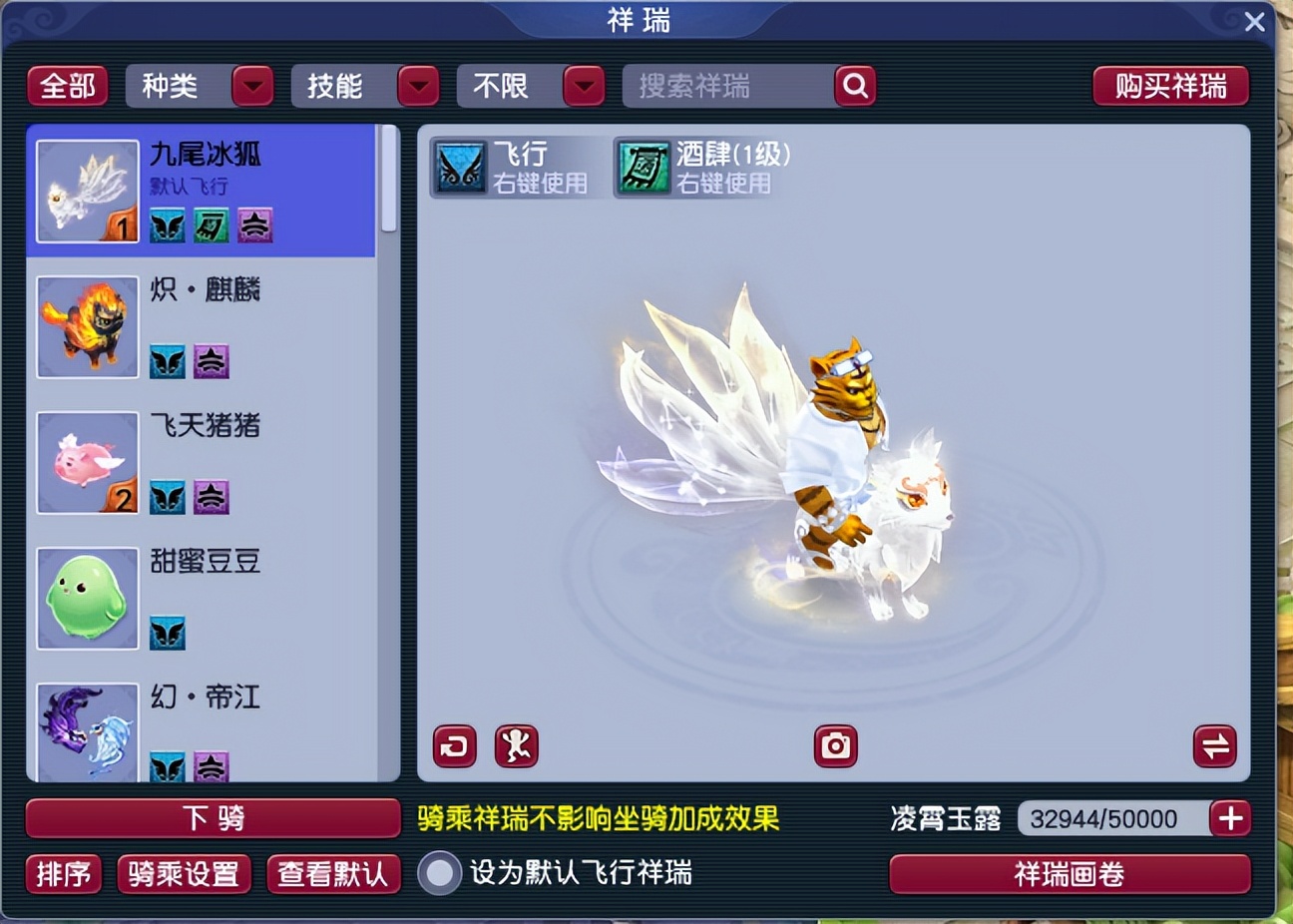Click the rotate model icon at bottom left
Screen dimensions: 1293x924
pos(453,746)
